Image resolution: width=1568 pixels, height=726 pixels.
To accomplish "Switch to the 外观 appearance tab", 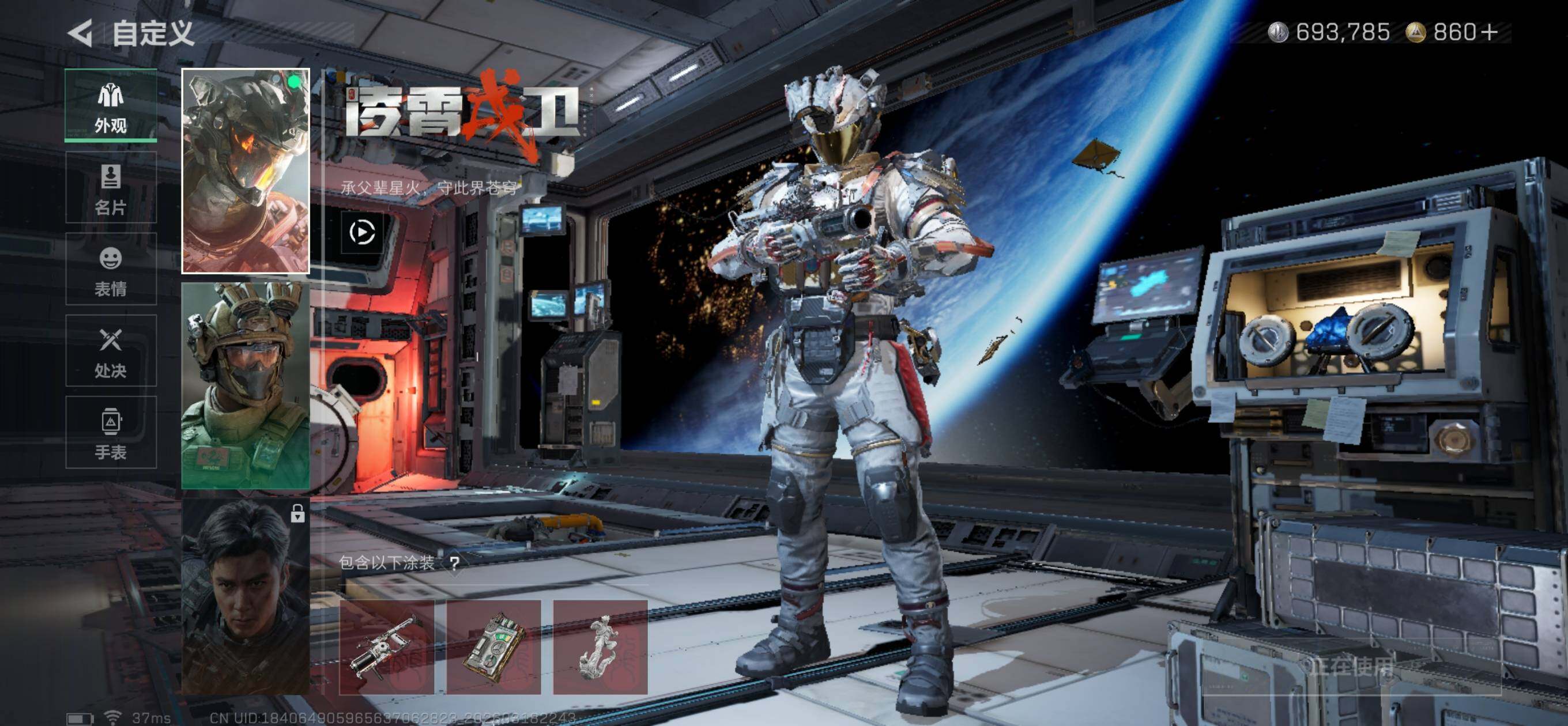I will [111, 106].
